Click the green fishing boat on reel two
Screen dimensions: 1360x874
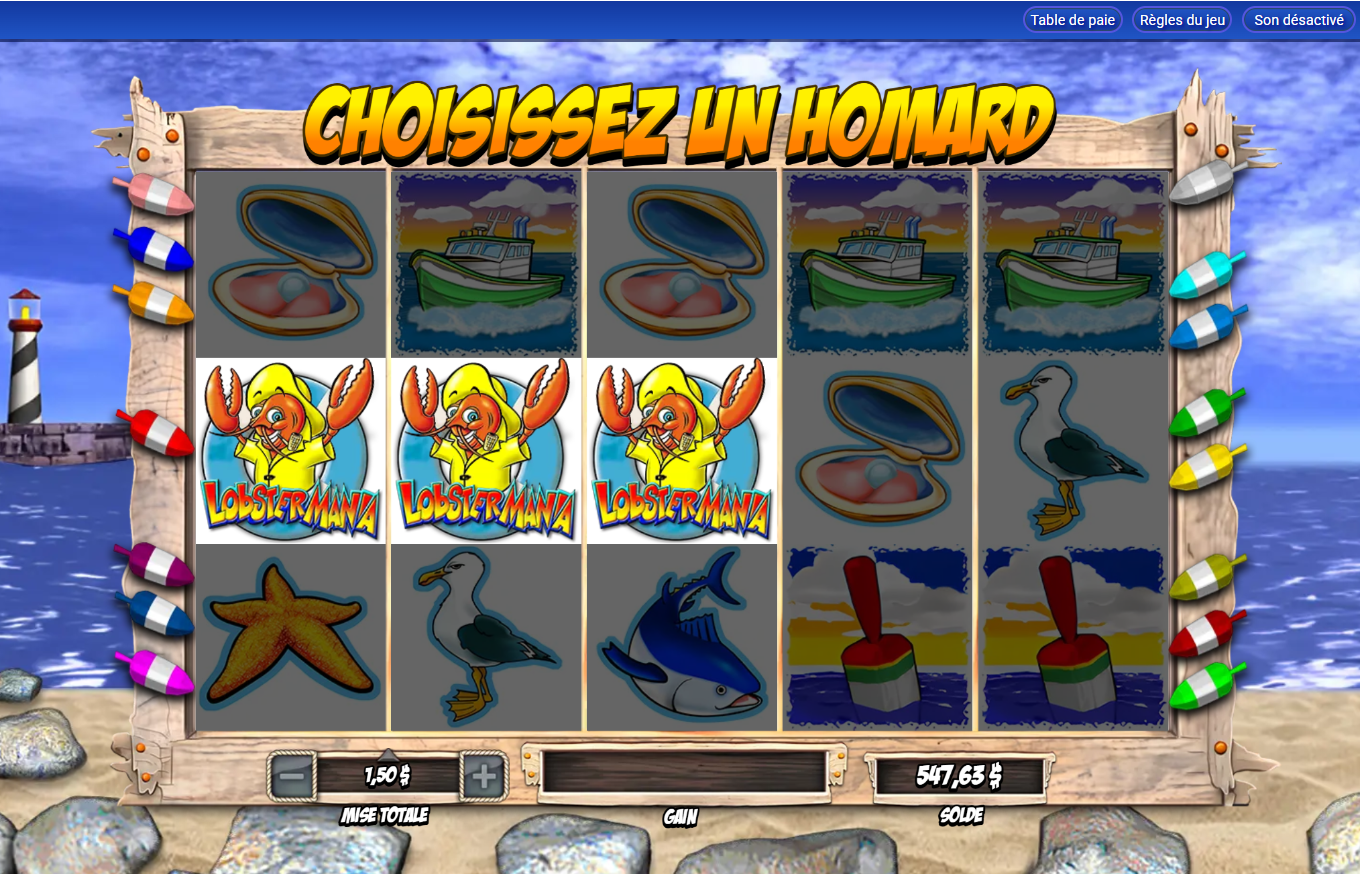pos(485,263)
